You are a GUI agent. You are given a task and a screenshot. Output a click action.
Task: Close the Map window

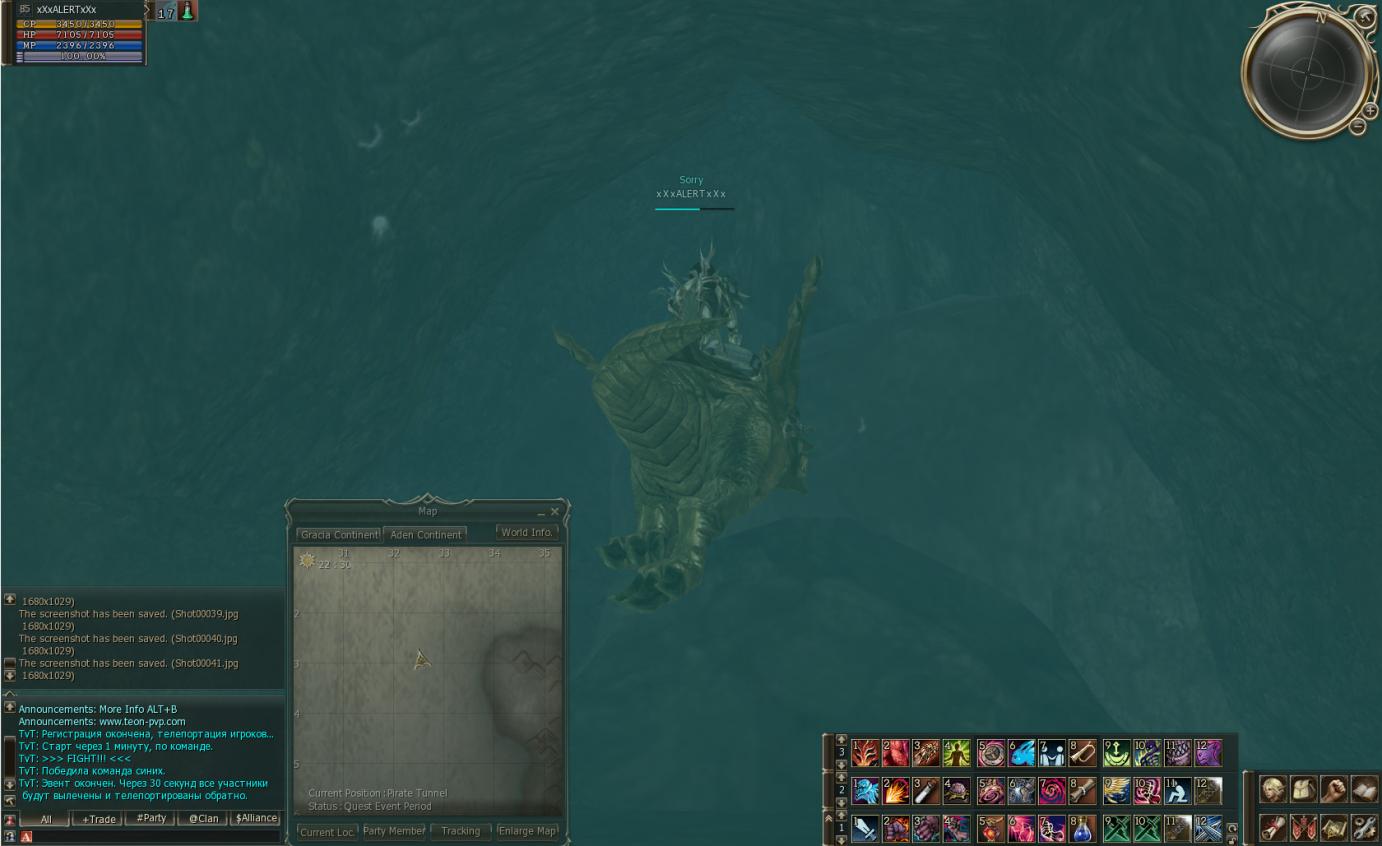click(555, 512)
